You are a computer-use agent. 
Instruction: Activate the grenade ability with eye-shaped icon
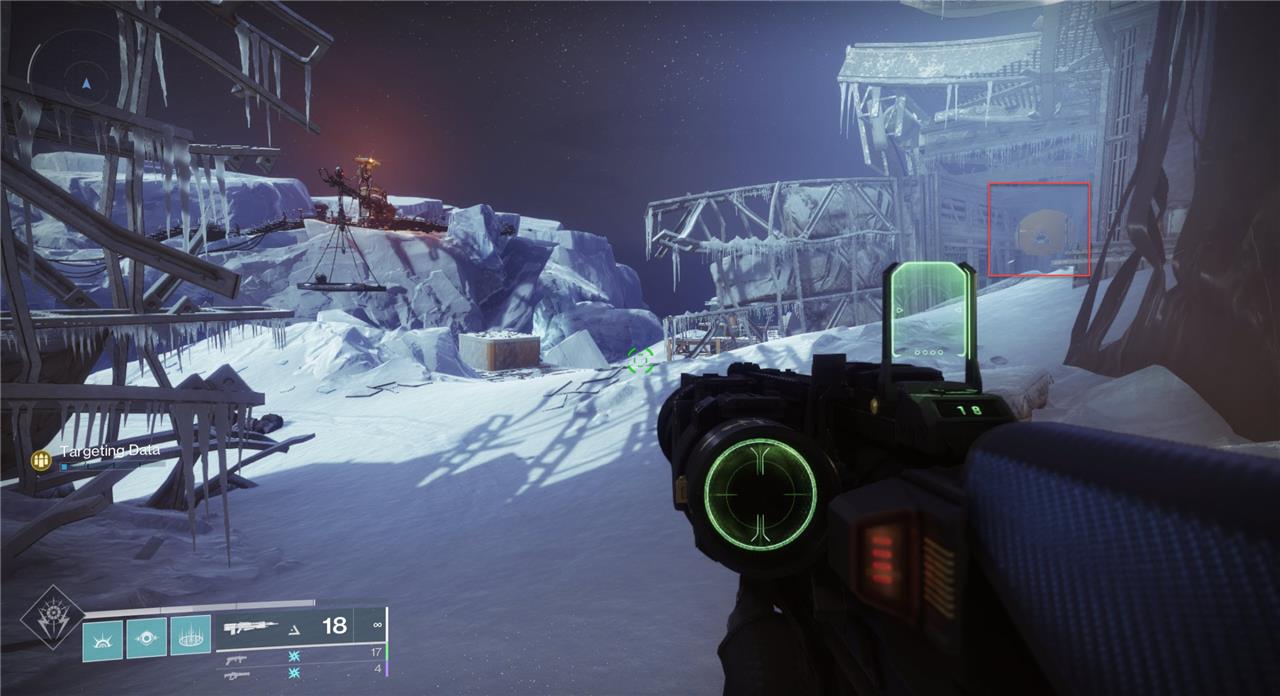pos(146,640)
